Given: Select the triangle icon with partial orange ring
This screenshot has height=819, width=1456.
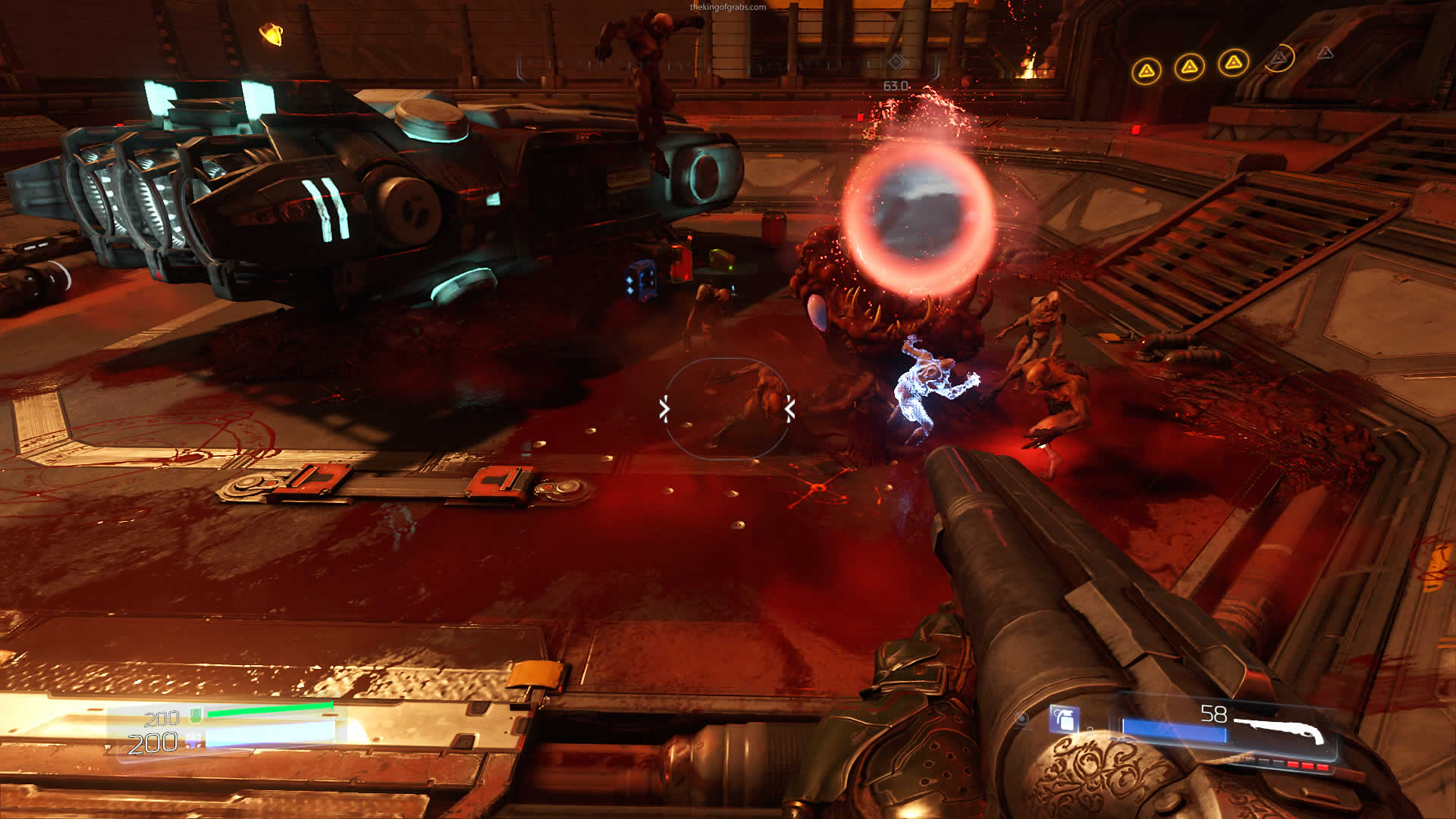Looking at the screenshot, I should click(1279, 58).
